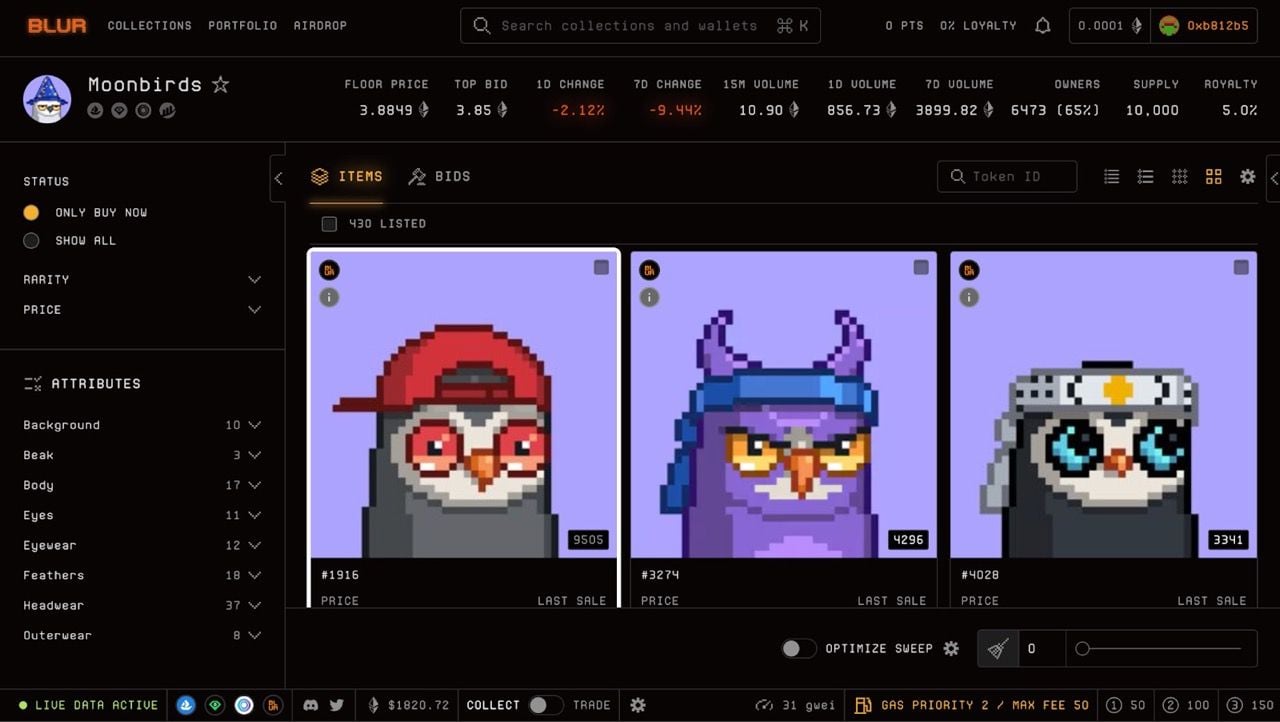This screenshot has width=1280, height=722.
Task: Switch to the Bids tab
Action: 440,176
